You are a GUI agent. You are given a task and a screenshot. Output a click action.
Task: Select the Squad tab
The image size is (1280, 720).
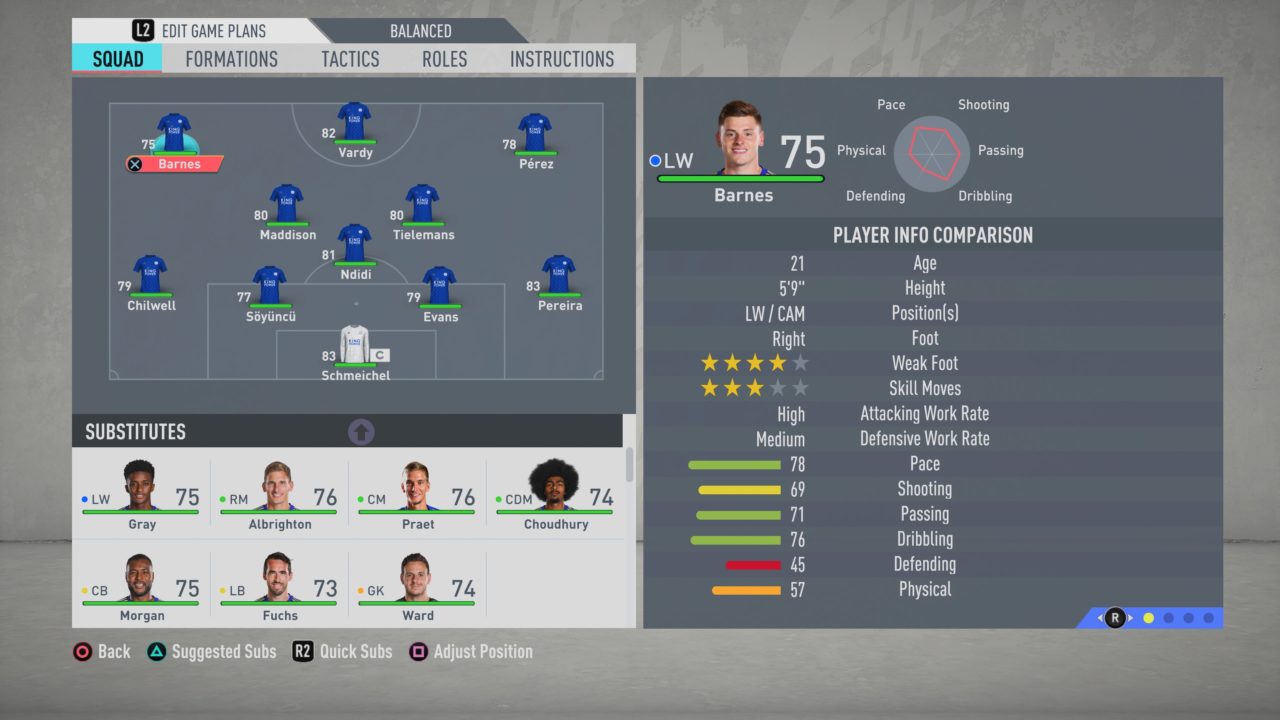(x=118, y=59)
